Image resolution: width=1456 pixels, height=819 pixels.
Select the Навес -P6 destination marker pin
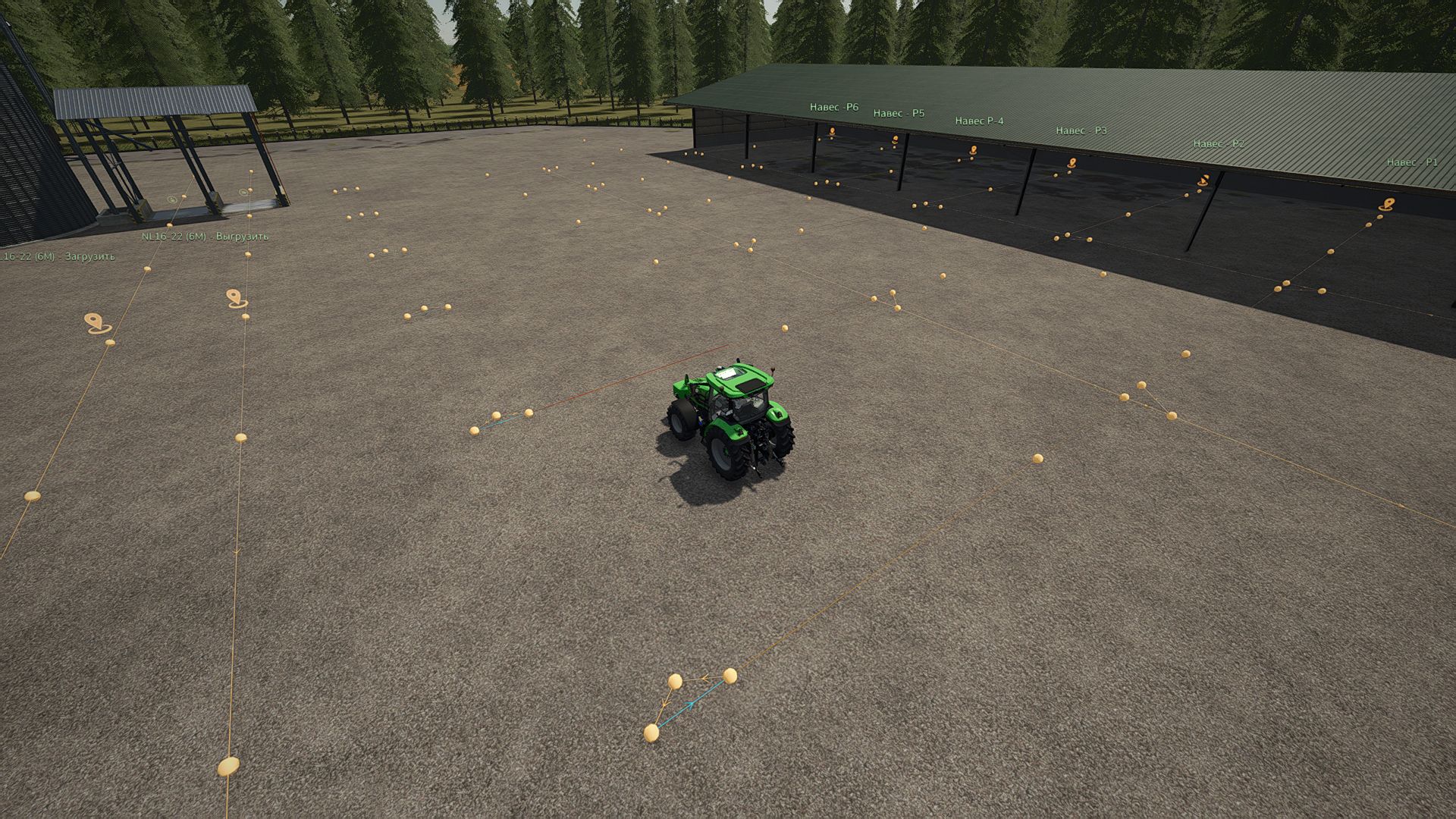coord(832,132)
